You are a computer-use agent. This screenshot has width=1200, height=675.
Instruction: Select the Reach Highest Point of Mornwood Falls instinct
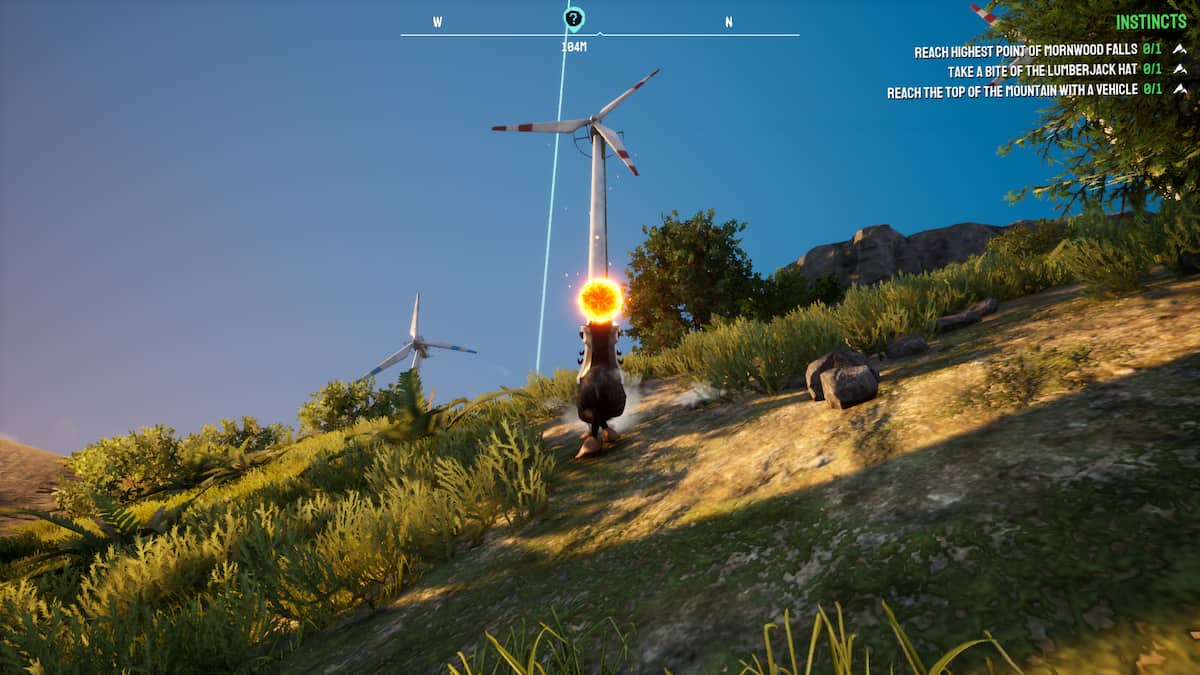coord(1025,52)
